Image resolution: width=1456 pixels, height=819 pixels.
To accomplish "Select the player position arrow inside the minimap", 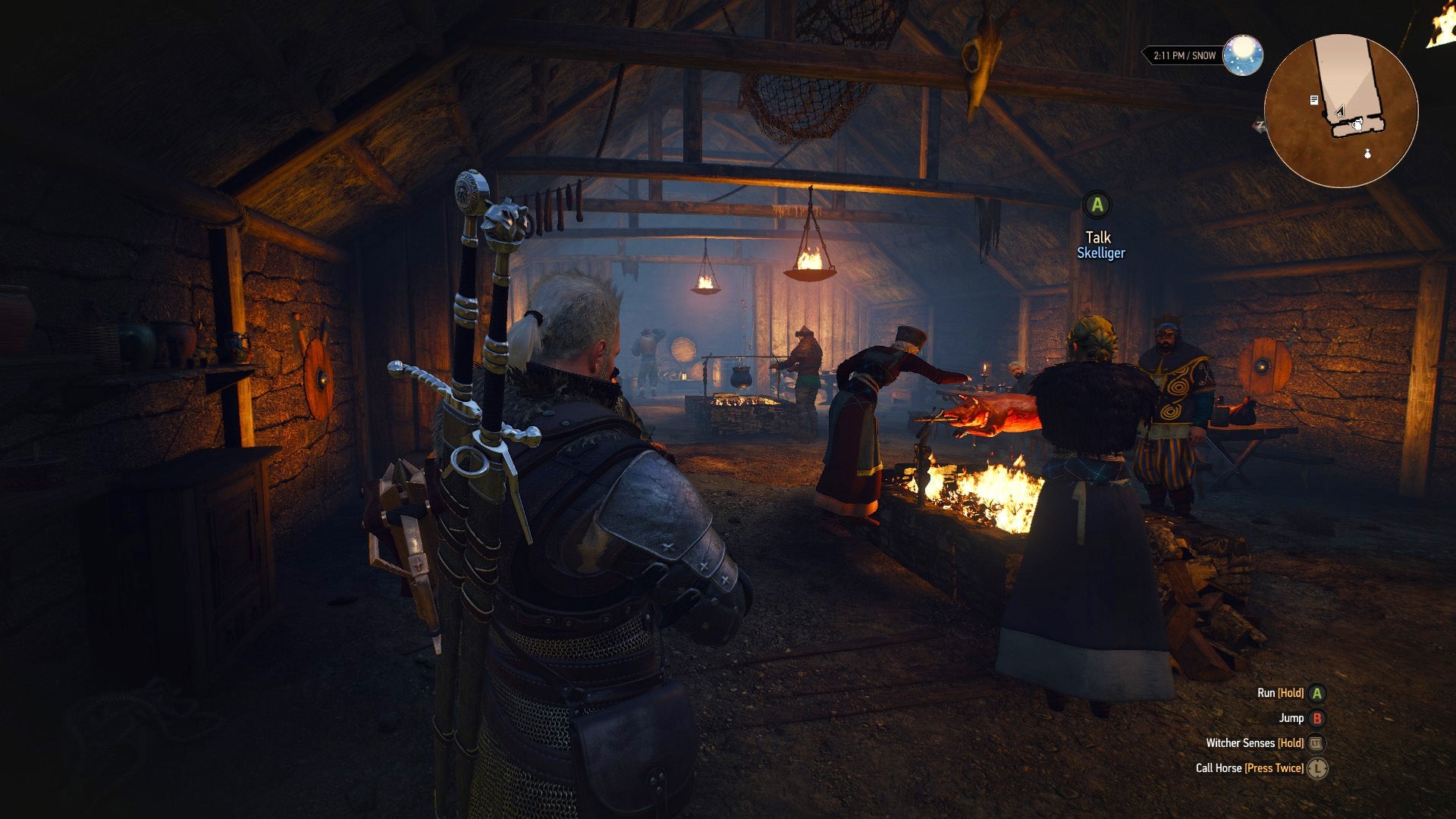I will 1338,111.
